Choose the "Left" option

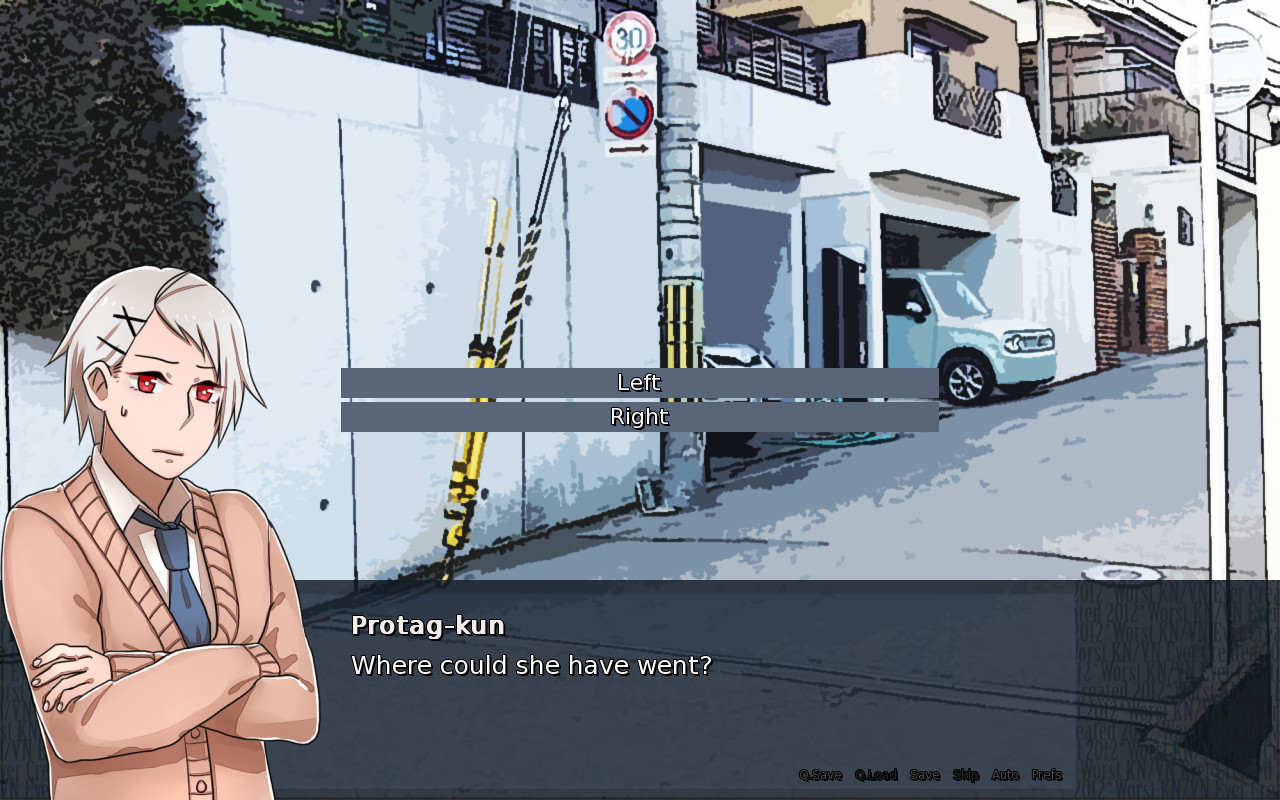640,382
